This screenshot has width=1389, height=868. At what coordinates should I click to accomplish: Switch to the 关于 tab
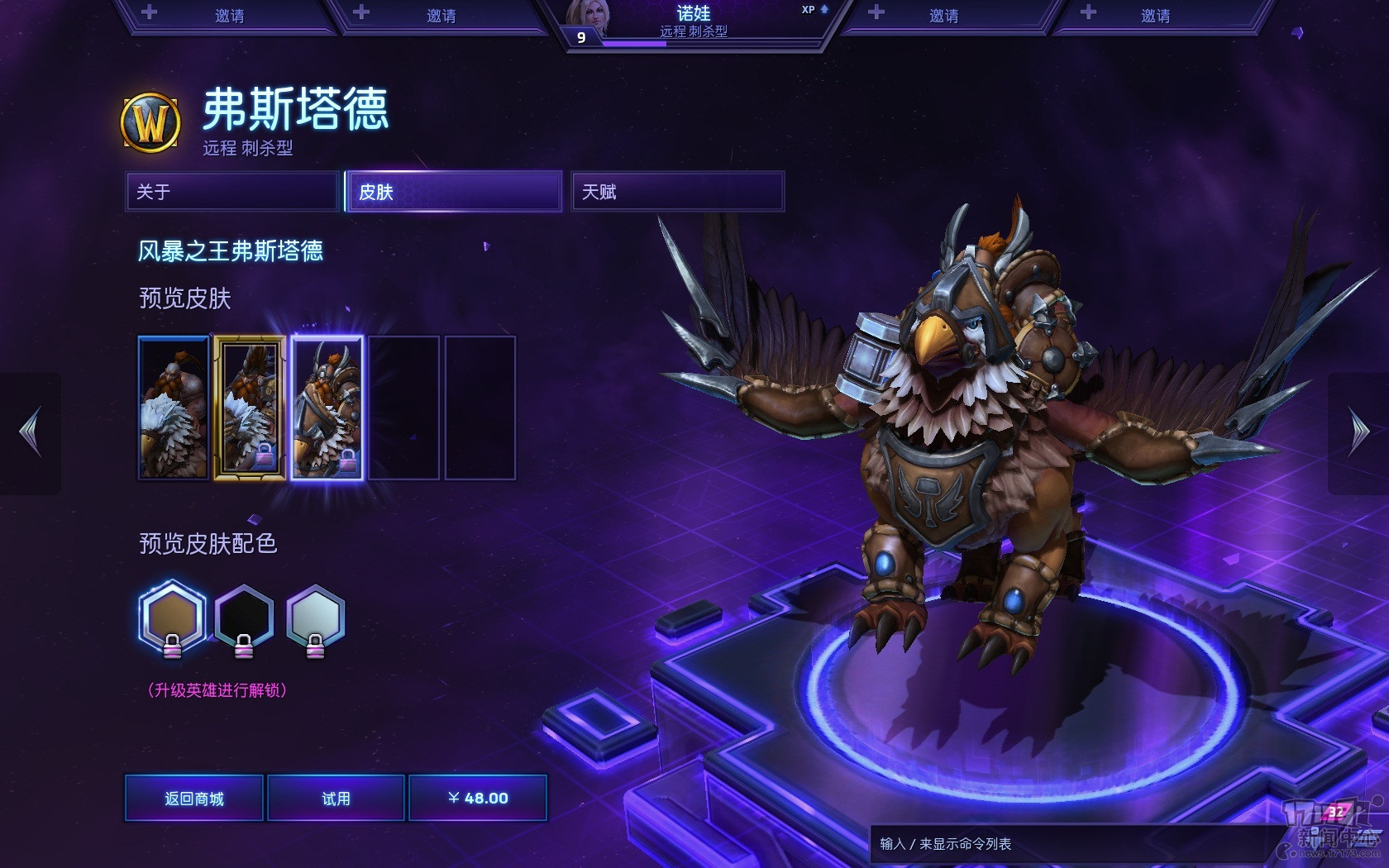232,192
